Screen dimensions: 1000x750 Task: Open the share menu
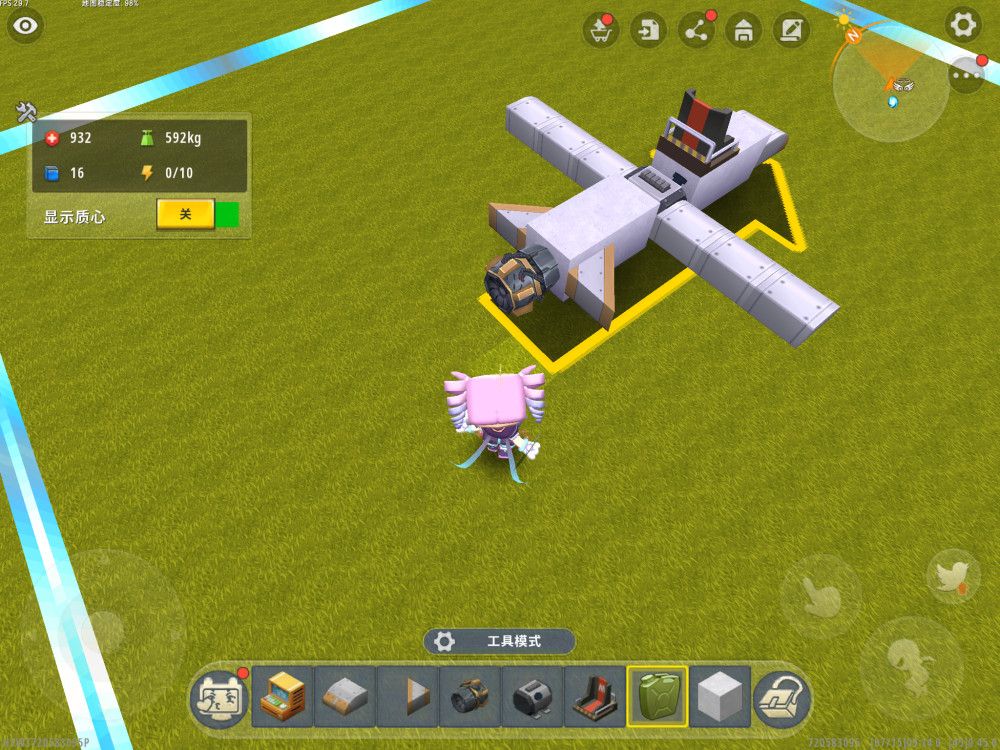pyautogui.click(x=696, y=30)
